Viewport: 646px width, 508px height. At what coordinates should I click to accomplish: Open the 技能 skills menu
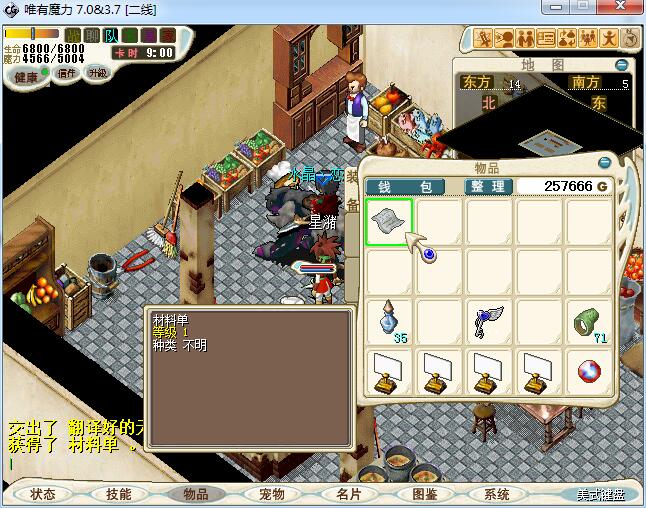[x=119, y=494]
